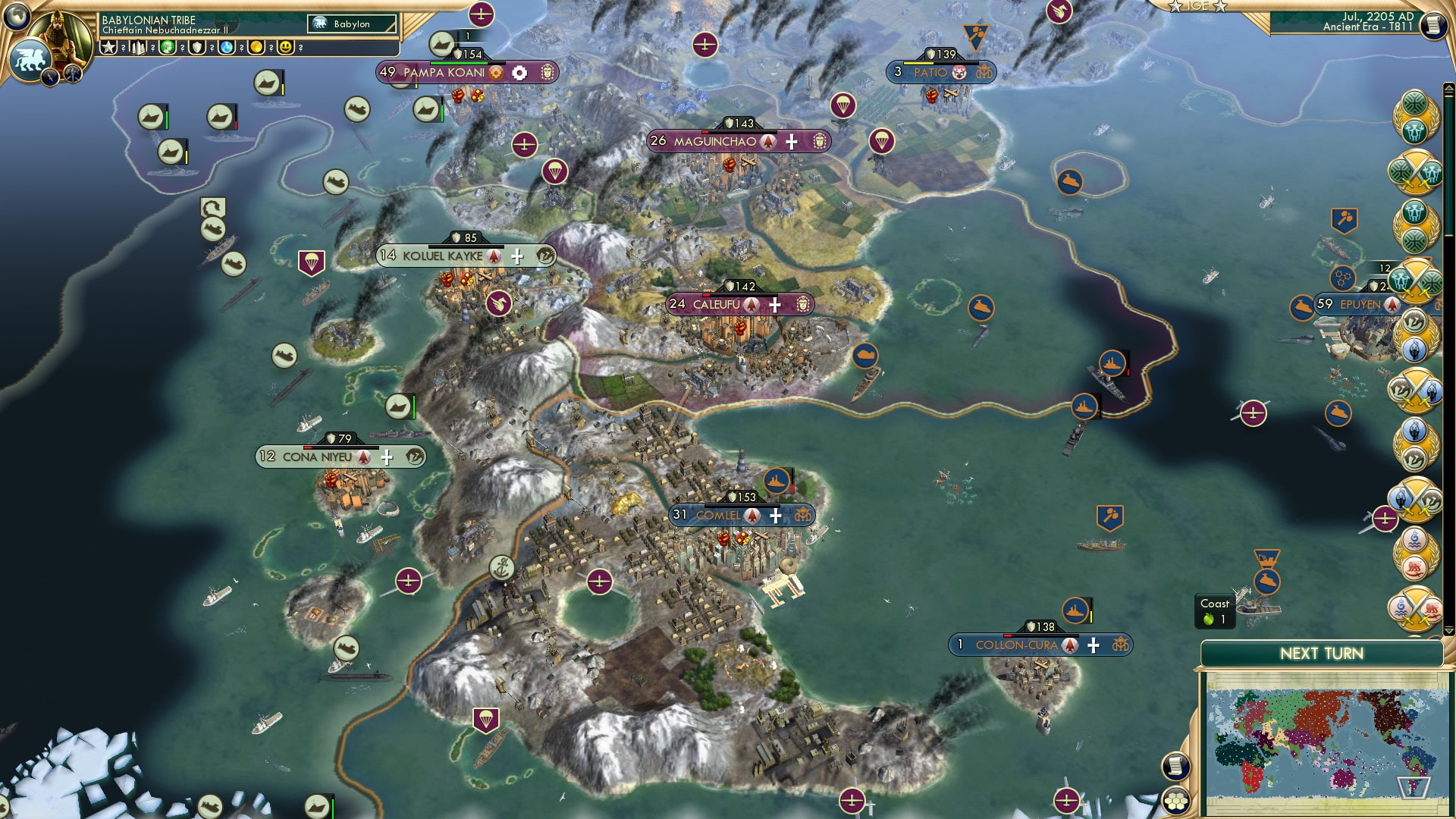Click the gold coin icon in the top status ribbon

[x=257, y=48]
